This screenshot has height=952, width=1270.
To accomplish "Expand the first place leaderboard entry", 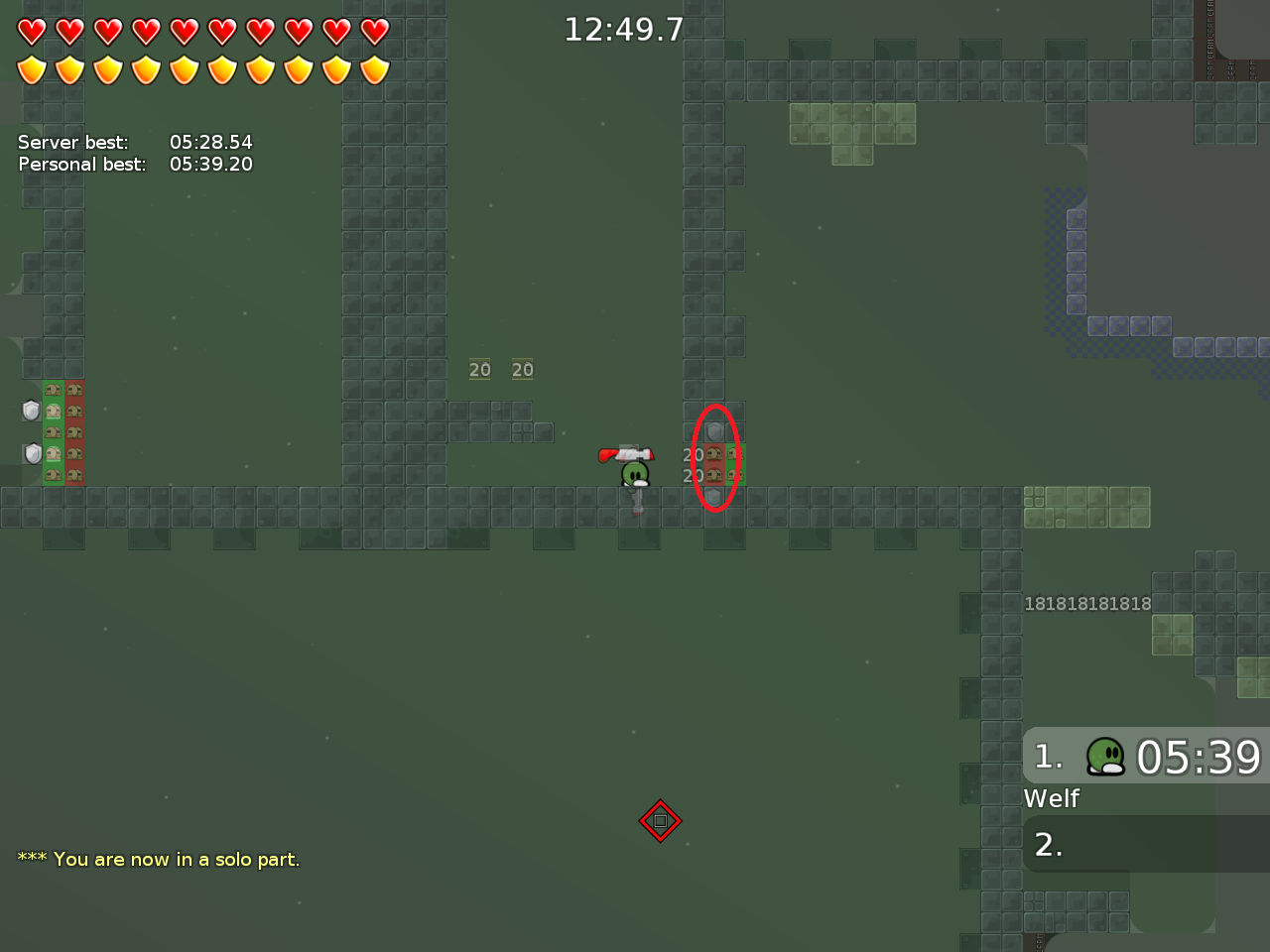I will [1141, 757].
